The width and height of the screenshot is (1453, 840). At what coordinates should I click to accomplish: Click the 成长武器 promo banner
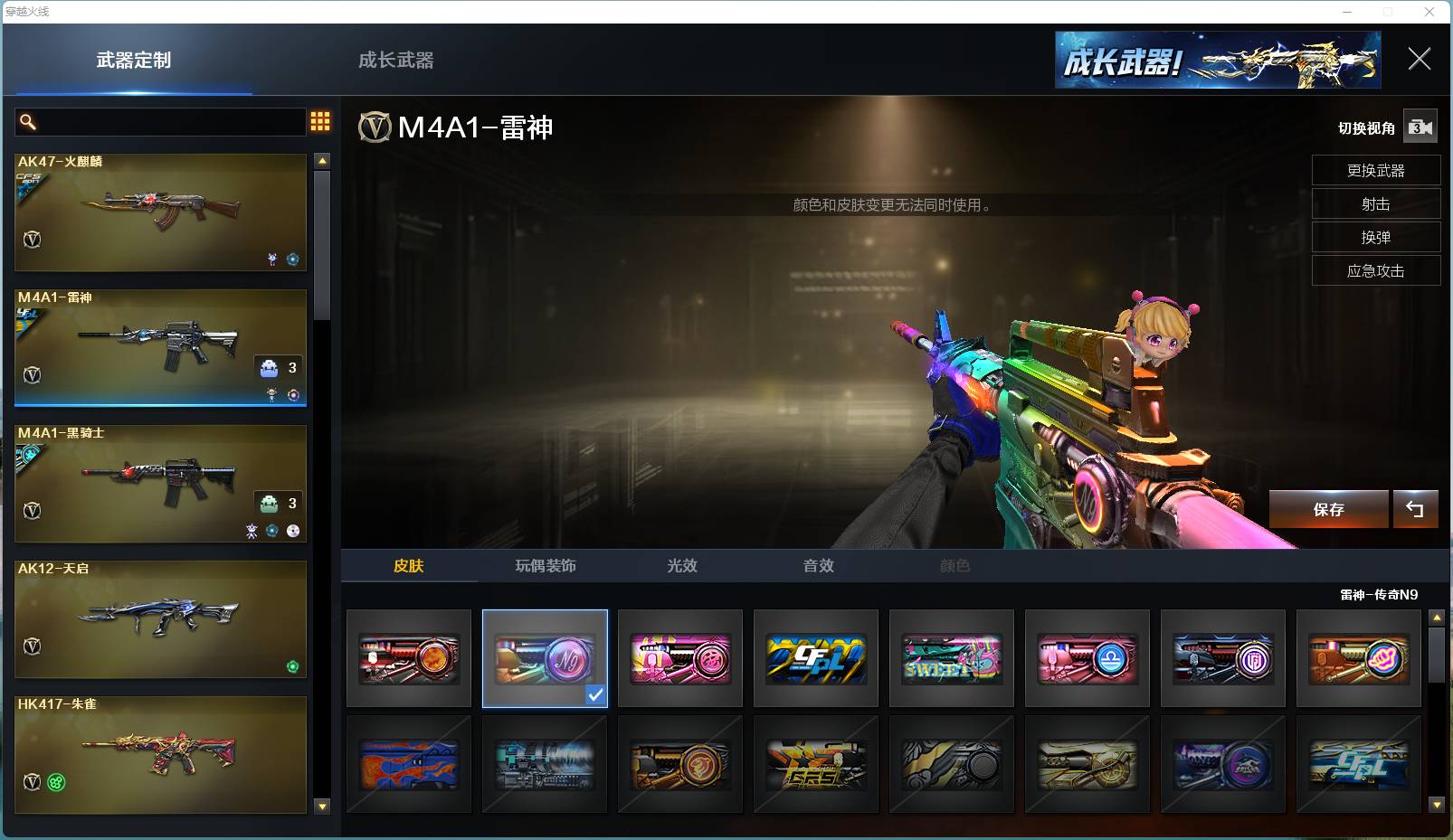coord(1218,61)
